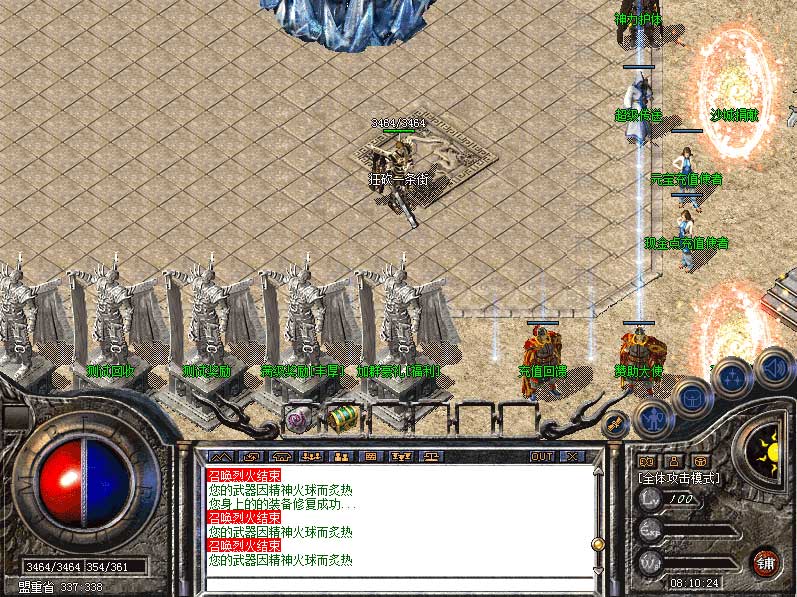
Task: Click the small crossed-tools round button
Action: coord(614,425)
